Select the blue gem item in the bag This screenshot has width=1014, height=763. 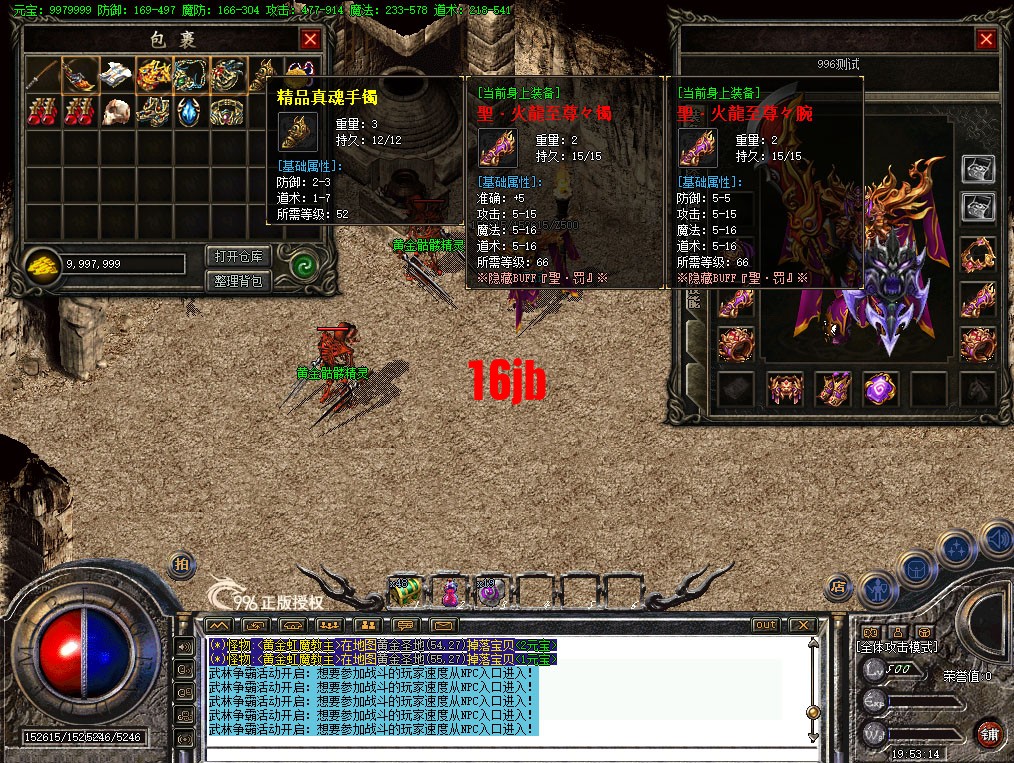(192, 111)
